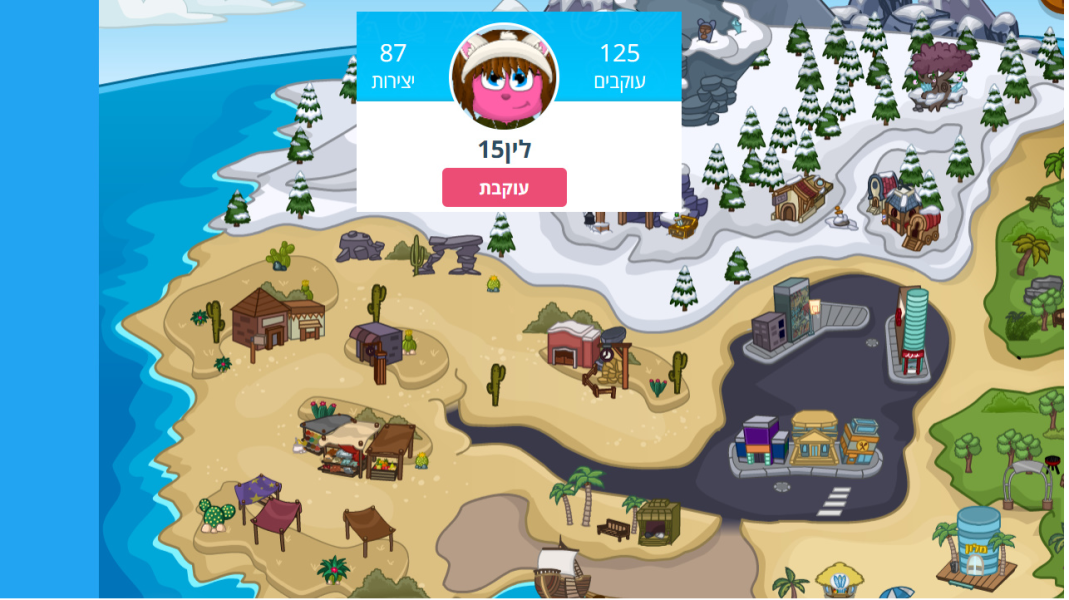View the 125 עוקבים followers list

(x=619, y=66)
